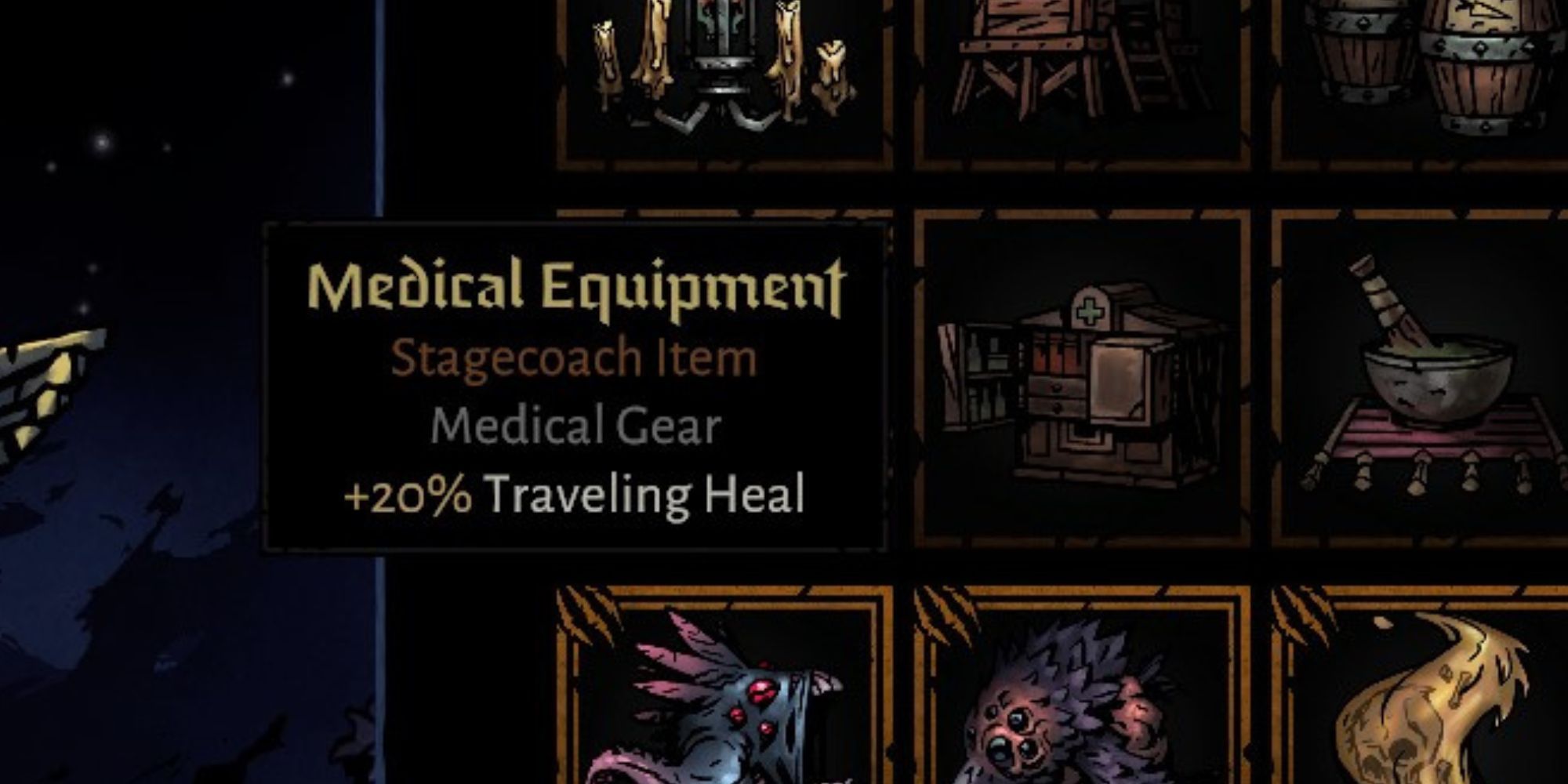Select the pink red-eyed pet creature
This screenshot has height=784, width=1568.
[745, 706]
